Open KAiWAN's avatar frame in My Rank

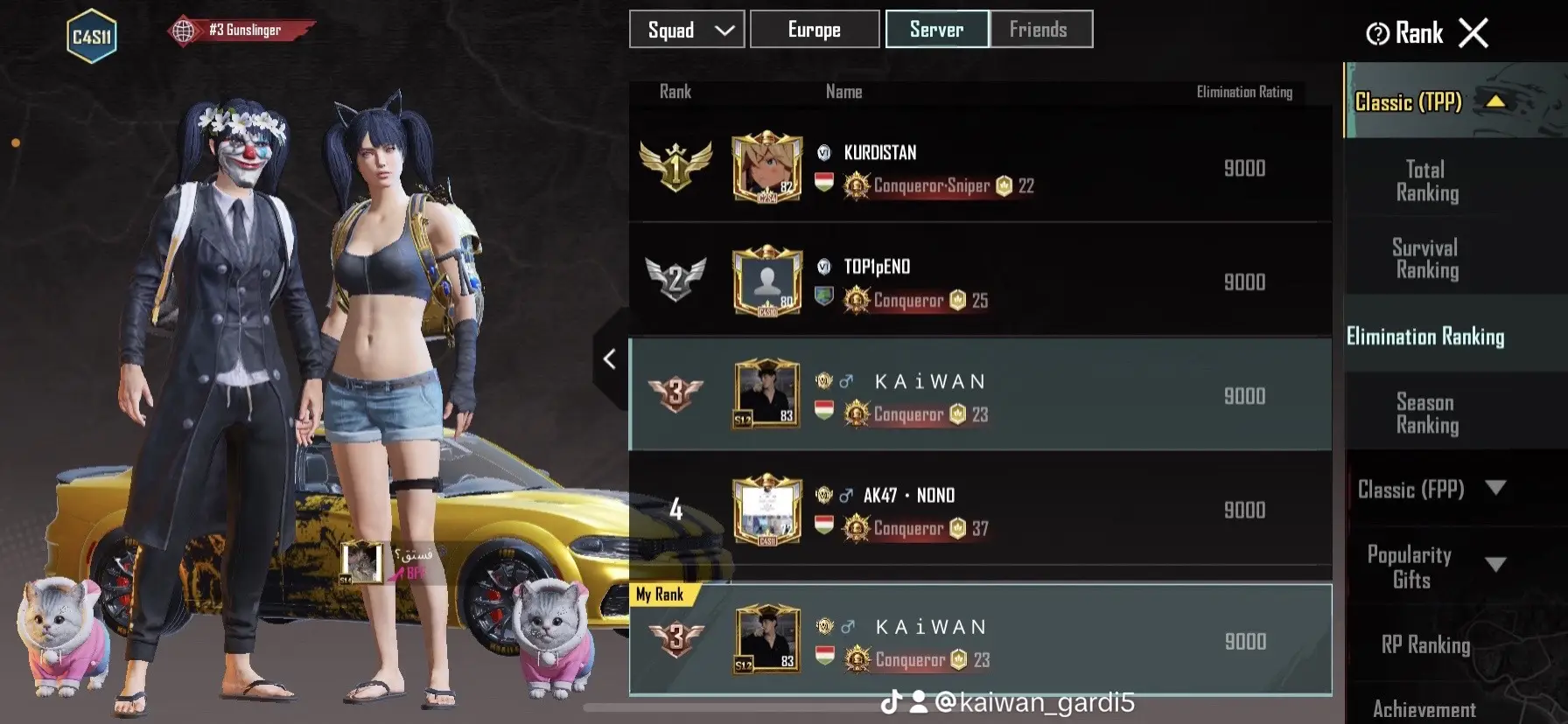pos(766,641)
